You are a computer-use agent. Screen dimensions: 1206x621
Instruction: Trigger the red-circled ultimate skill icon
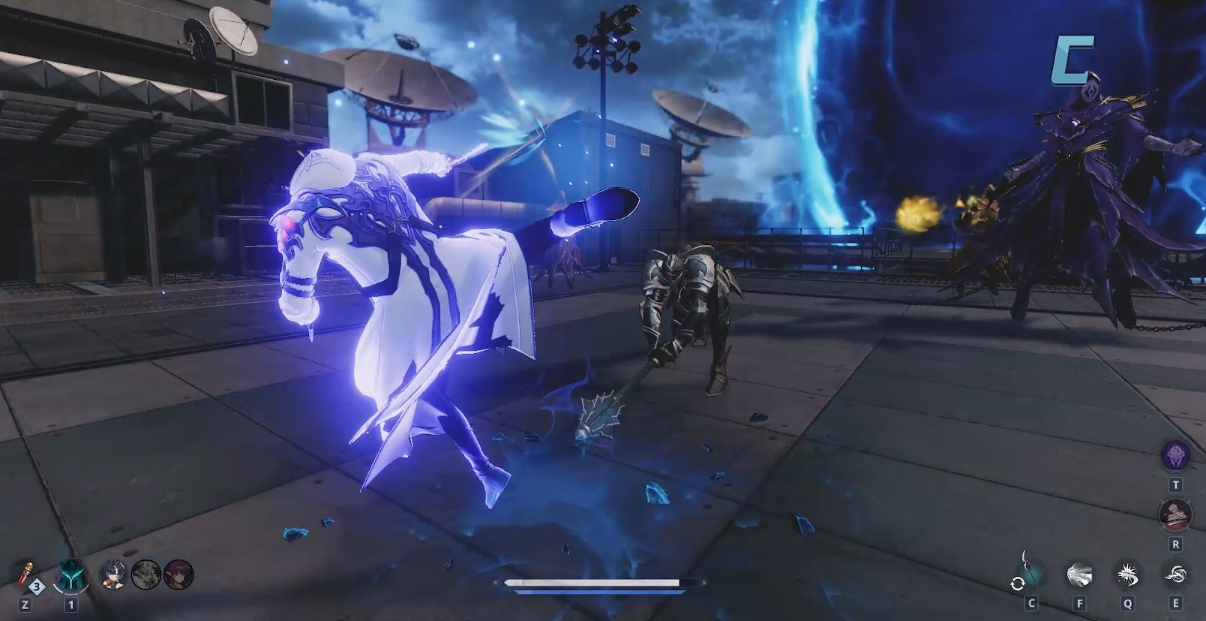point(1175,515)
